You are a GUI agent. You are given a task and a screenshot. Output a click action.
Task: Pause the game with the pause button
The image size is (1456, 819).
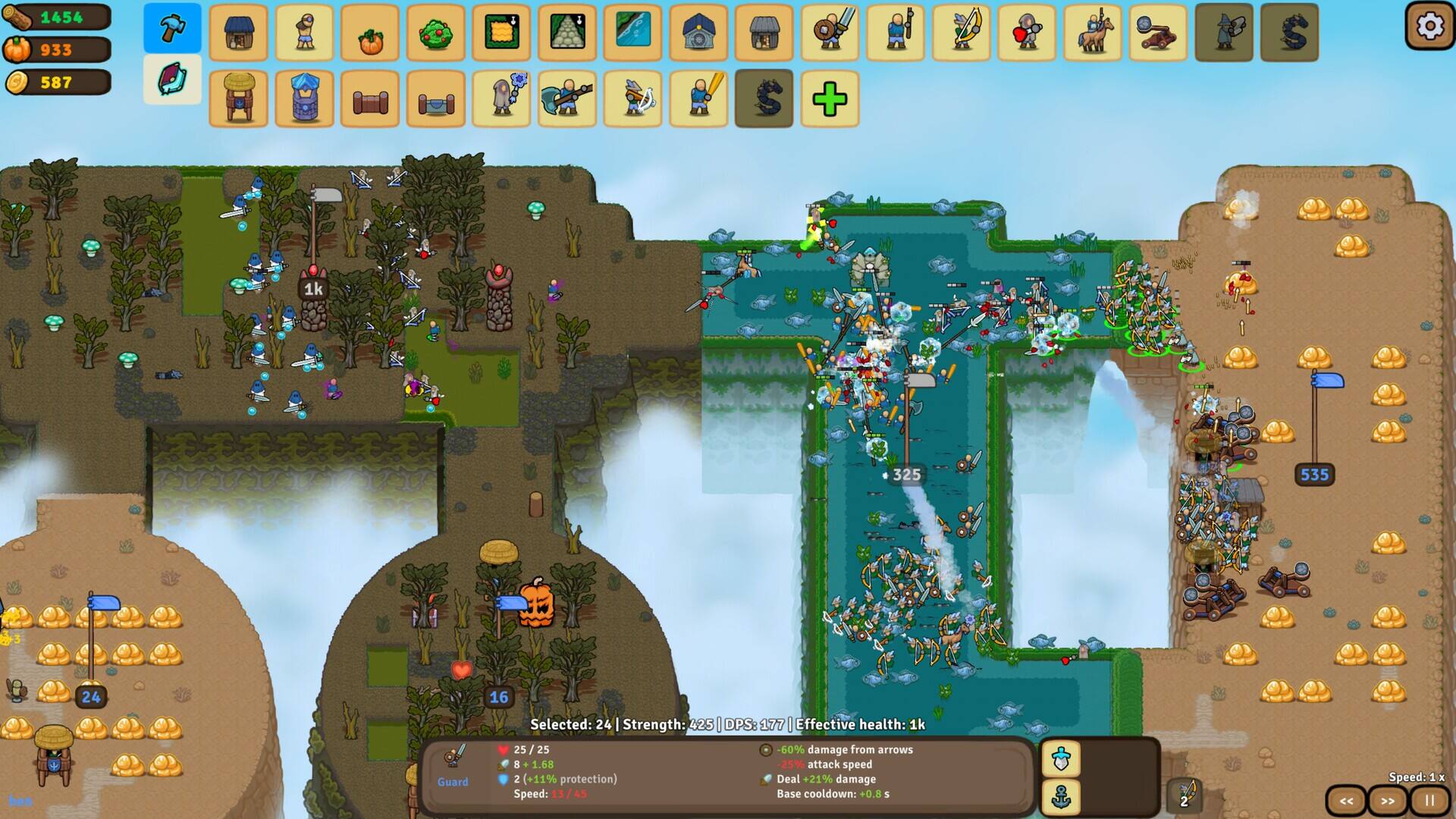tap(1429, 801)
